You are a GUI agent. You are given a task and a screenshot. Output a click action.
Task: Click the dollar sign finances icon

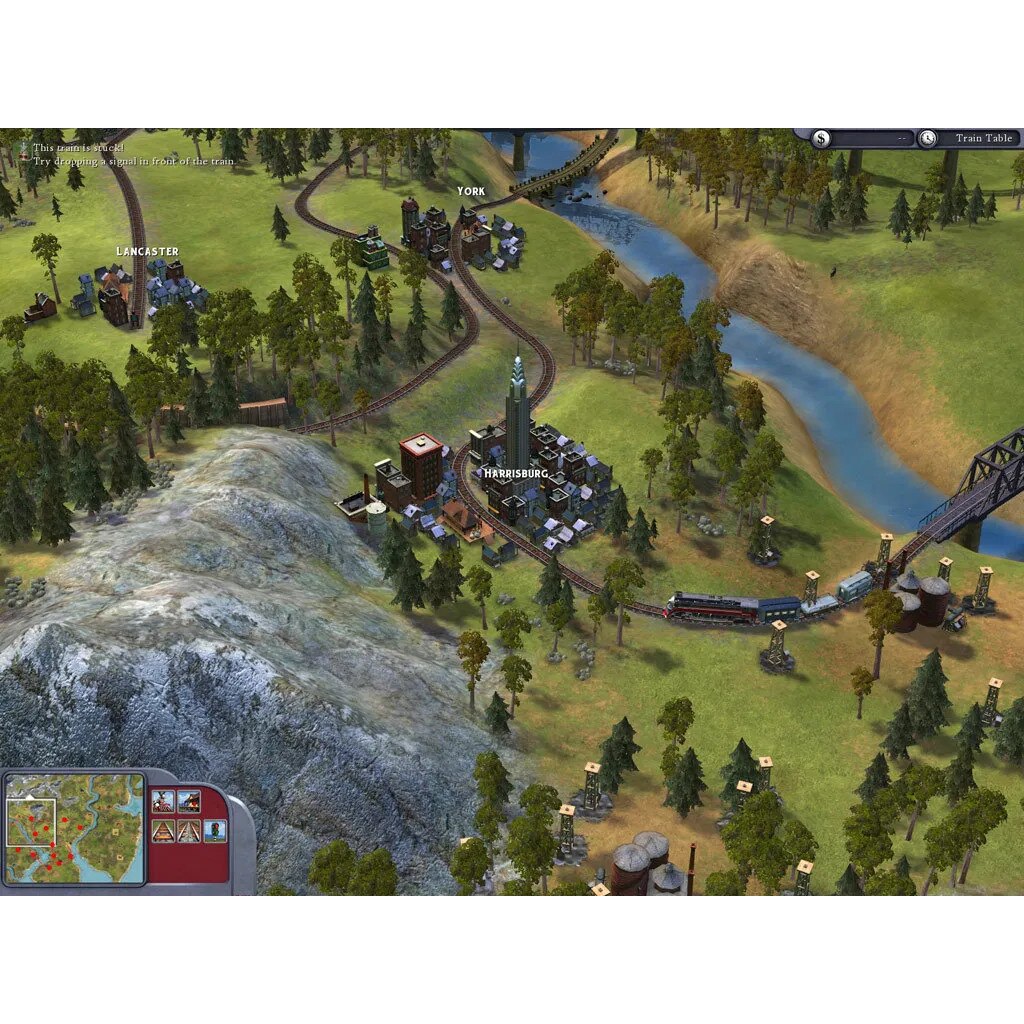[821, 139]
